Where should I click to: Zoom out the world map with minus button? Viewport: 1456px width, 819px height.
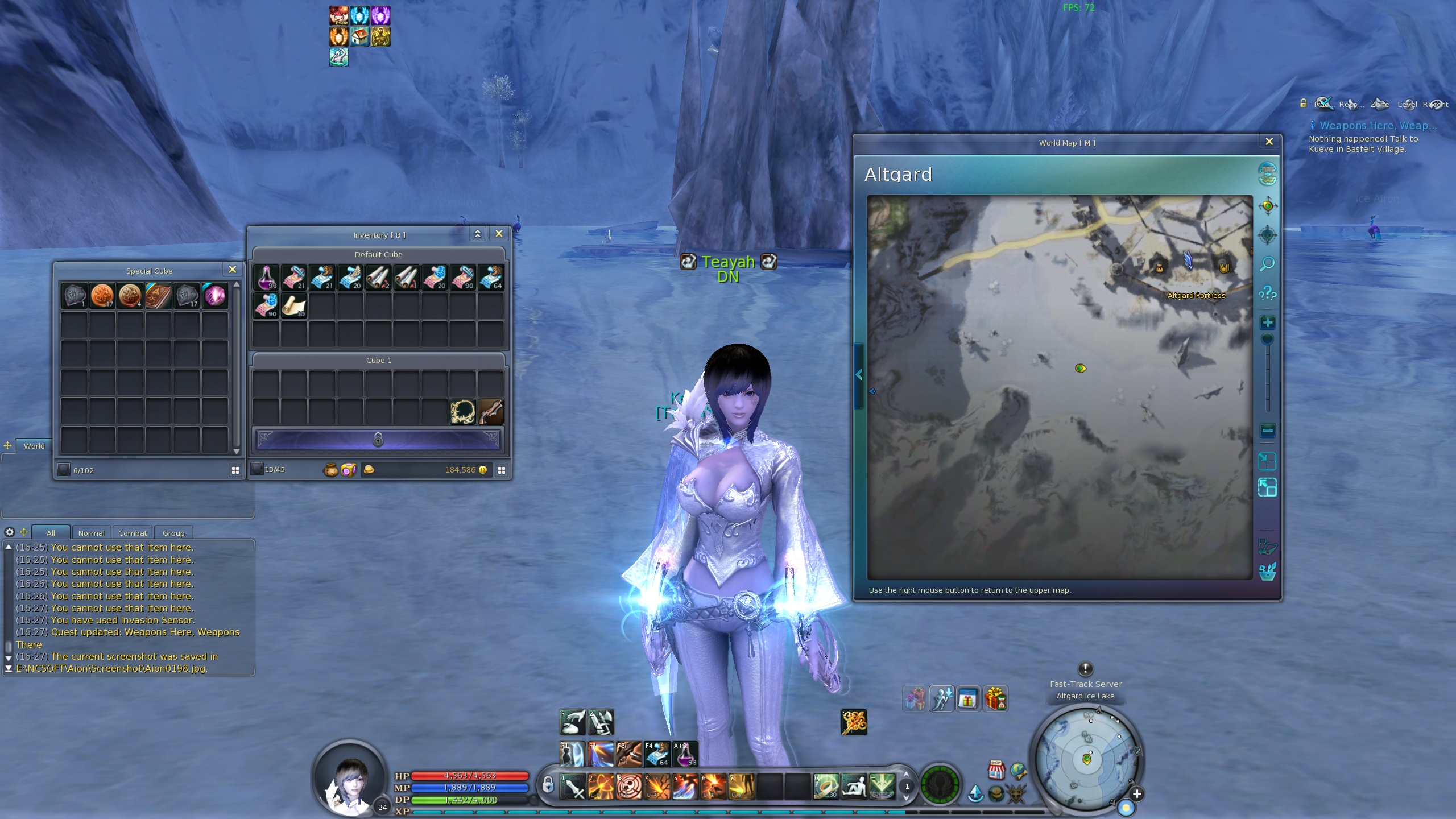[x=1267, y=431]
